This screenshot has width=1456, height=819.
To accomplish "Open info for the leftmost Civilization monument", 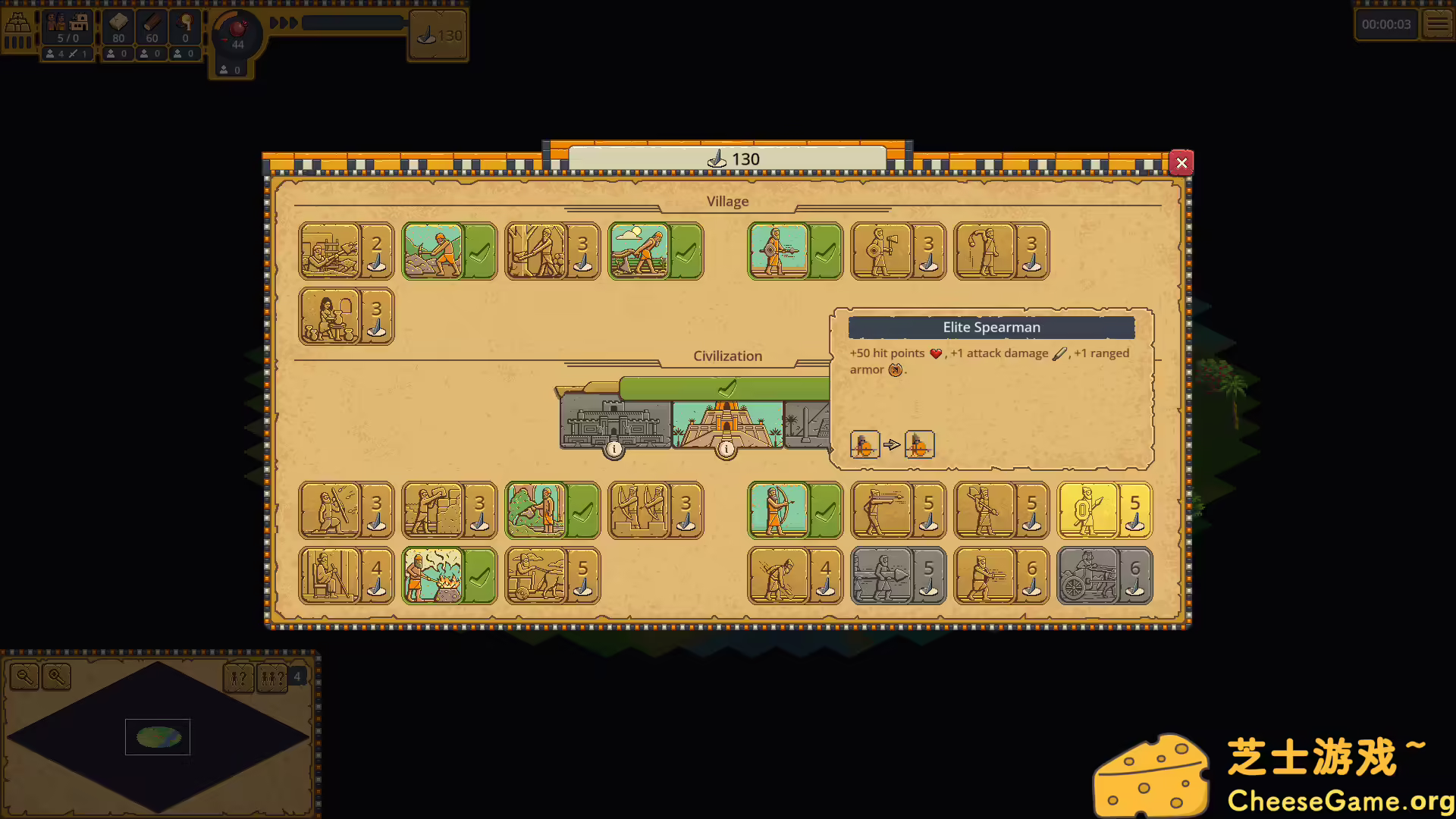I will (x=614, y=449).
